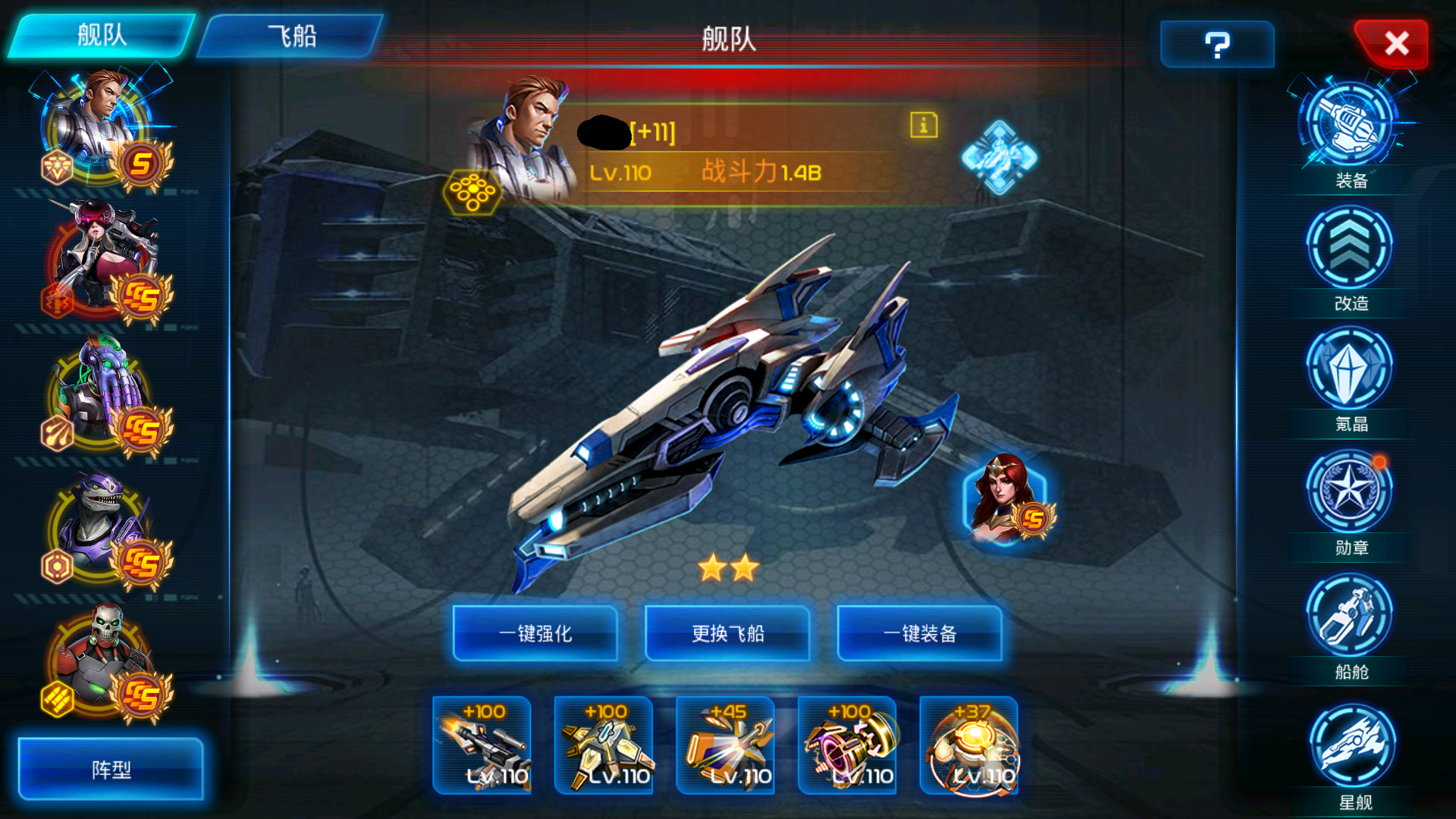Open the 阵型 formation menu
Screen dimensions: 1456x819
click(110, 770)
